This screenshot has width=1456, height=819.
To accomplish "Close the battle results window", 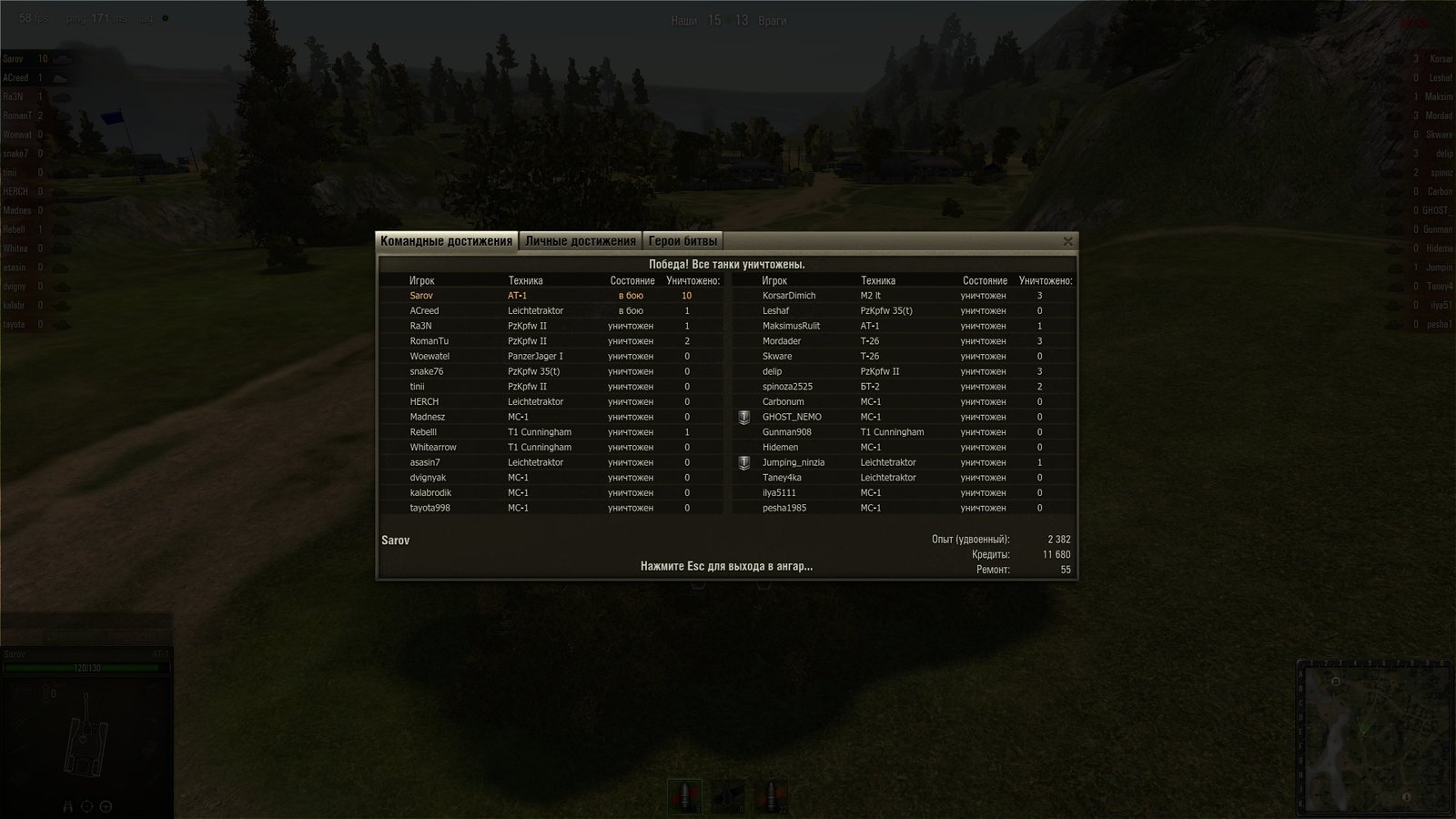I will (x=1067, y=241).
